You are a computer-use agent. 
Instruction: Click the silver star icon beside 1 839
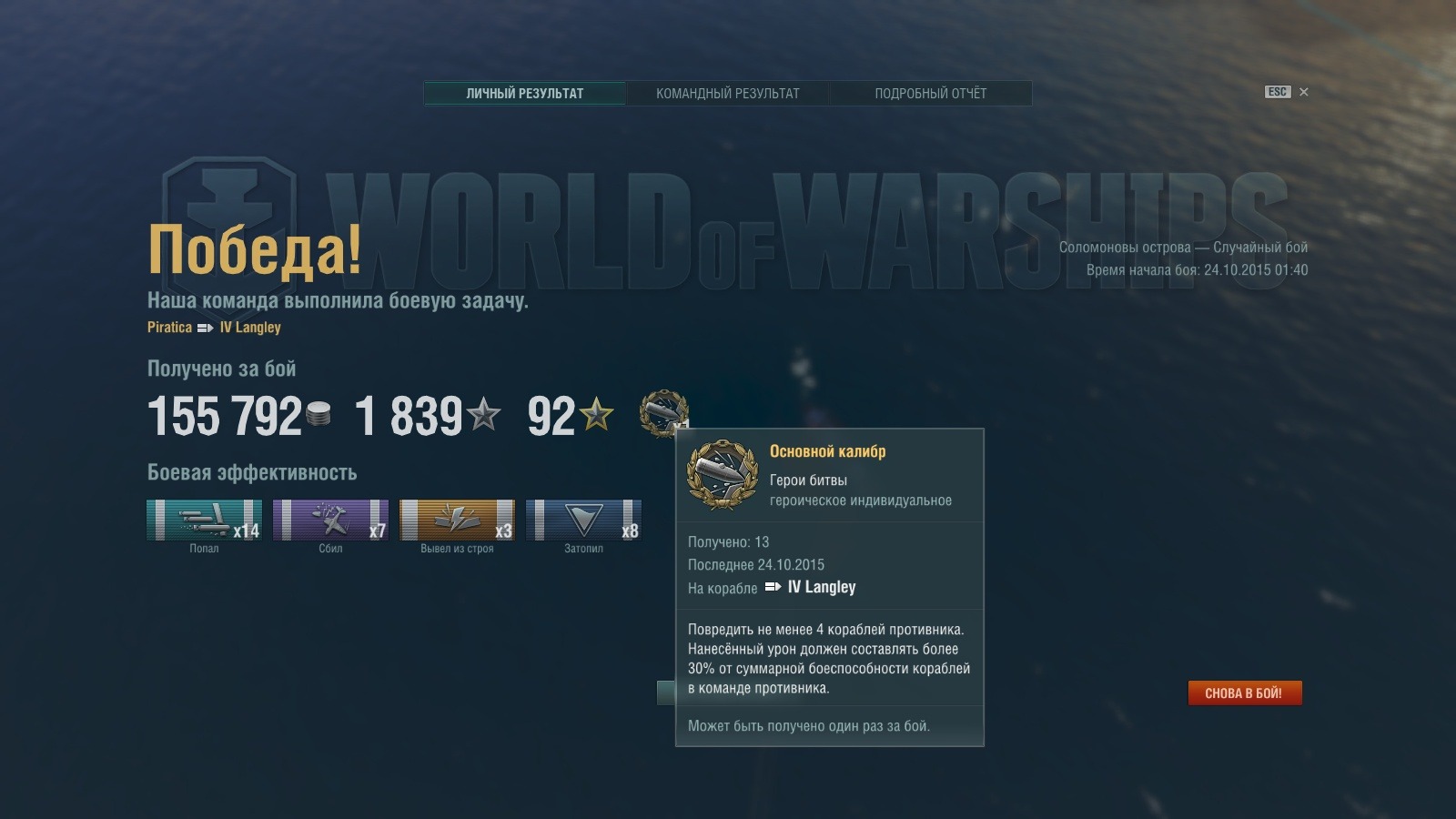pyautogui.click(x=482, y=412)
